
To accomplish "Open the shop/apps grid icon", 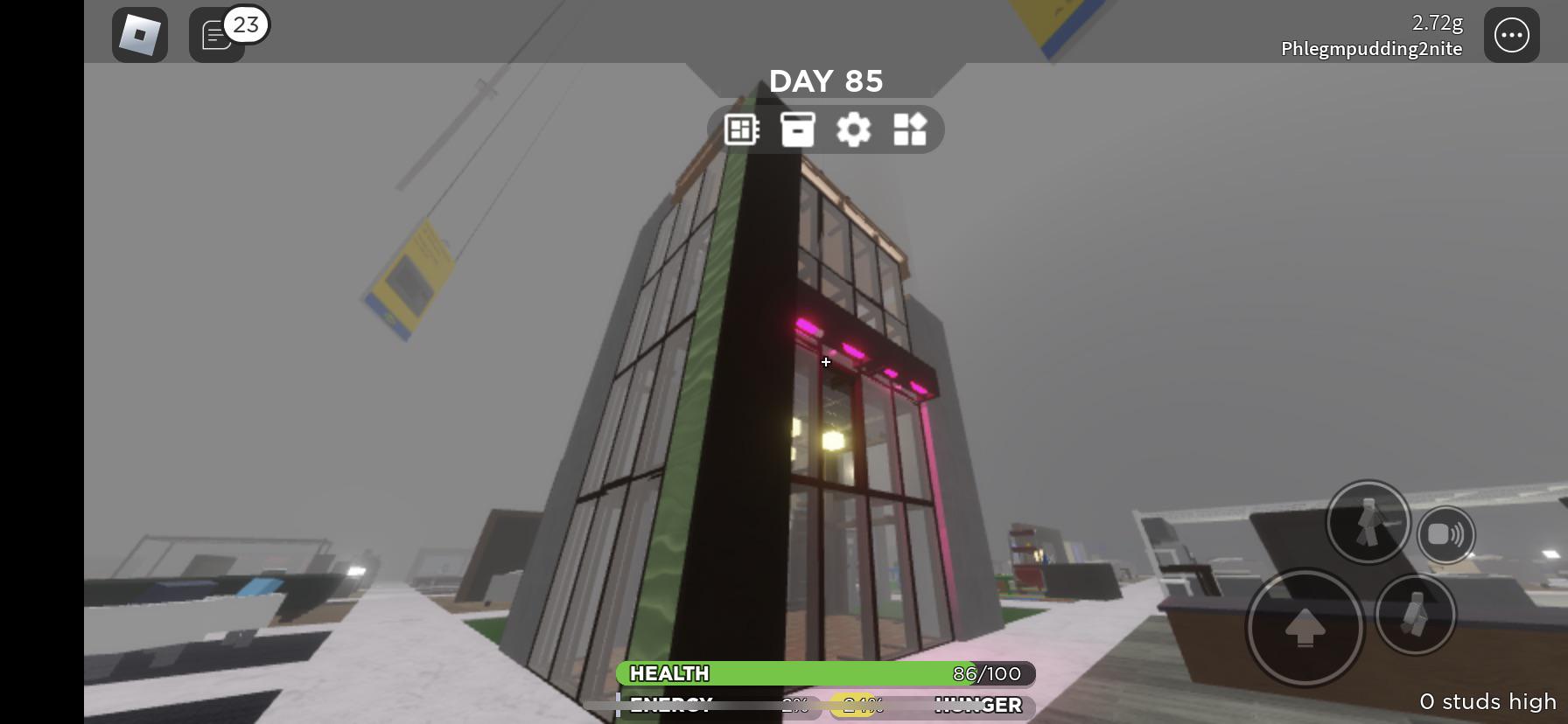I will (x=910, y=129).
